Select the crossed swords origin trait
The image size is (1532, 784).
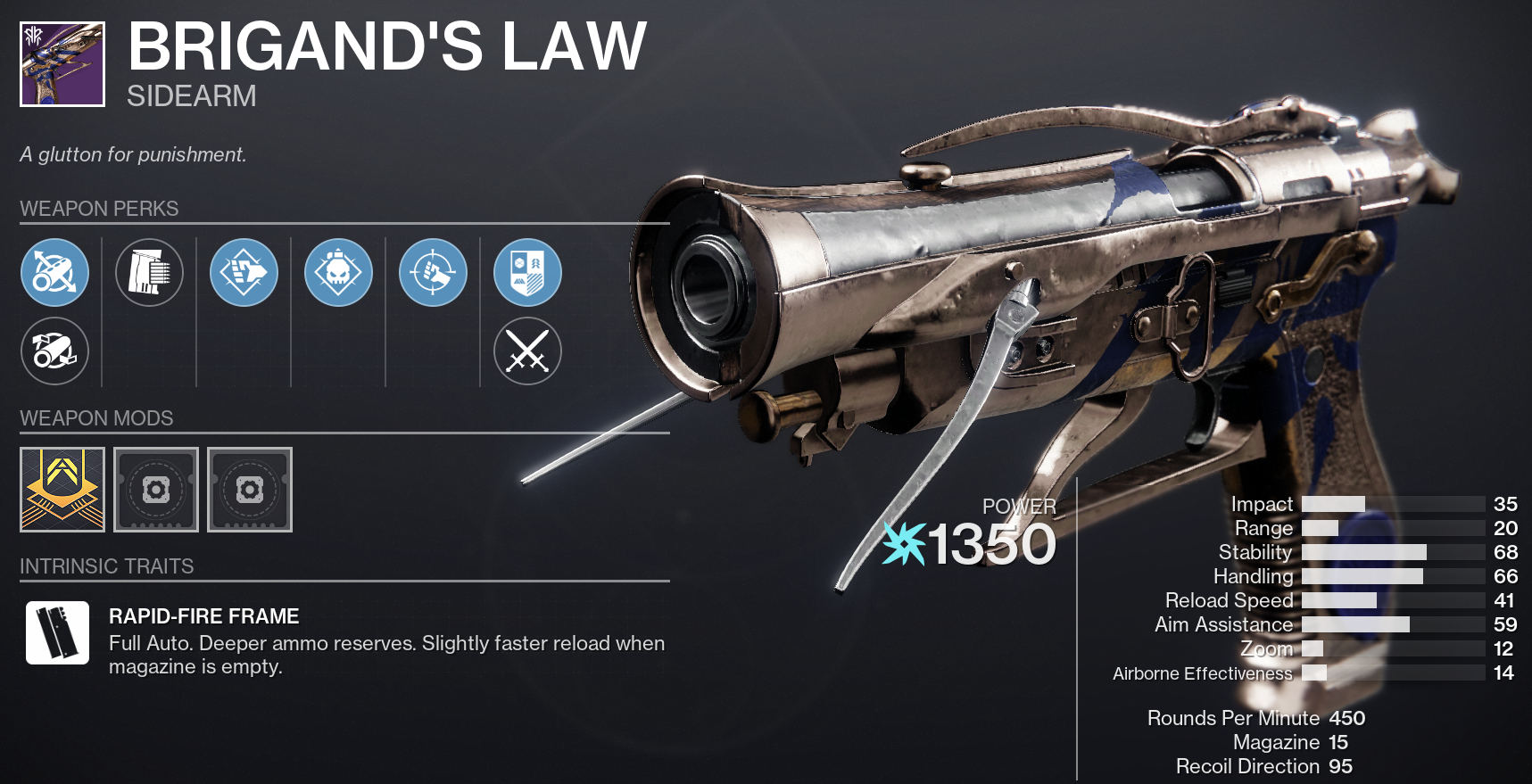[x=527, y=351]
